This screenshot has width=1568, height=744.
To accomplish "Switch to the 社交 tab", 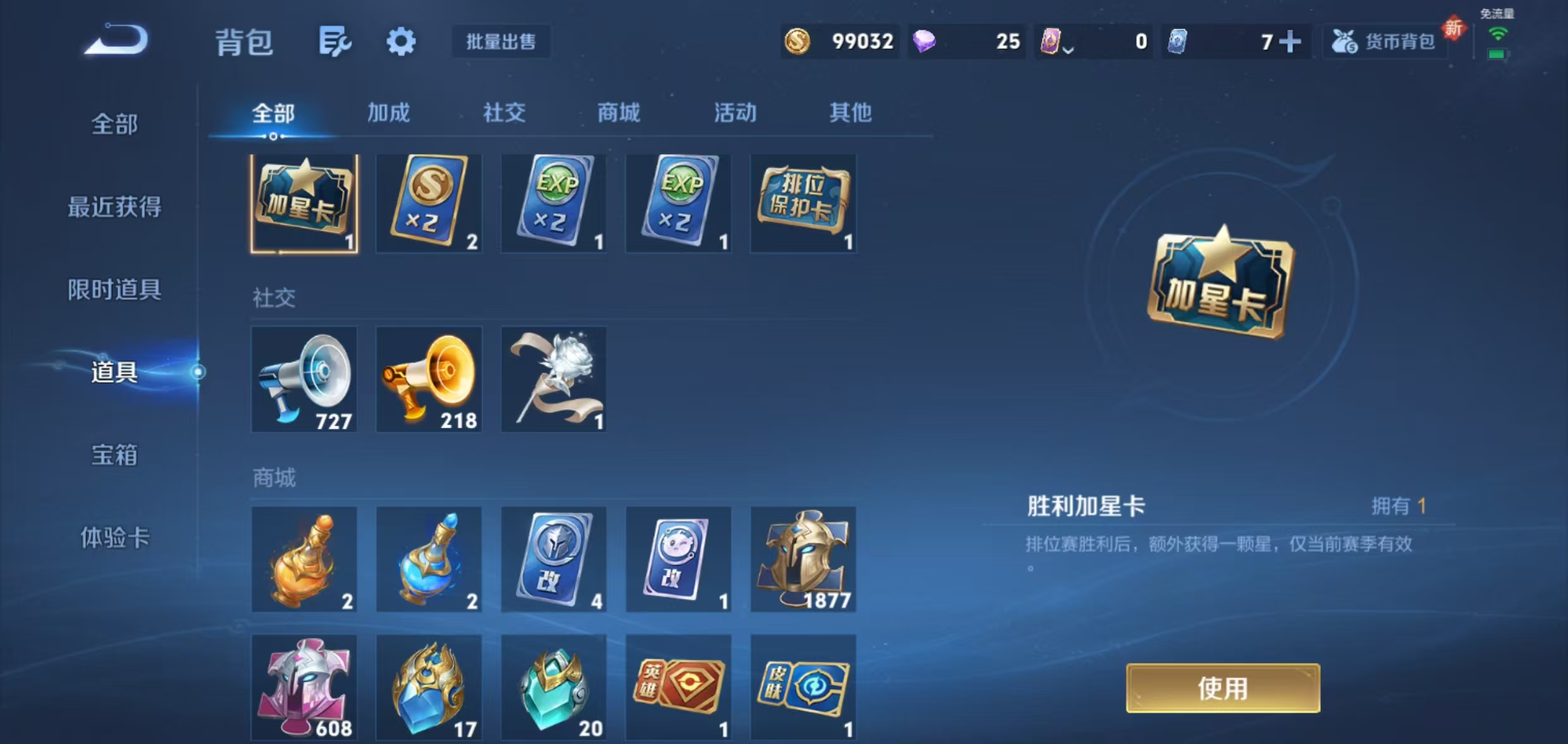I will click(x=503, y=113).
